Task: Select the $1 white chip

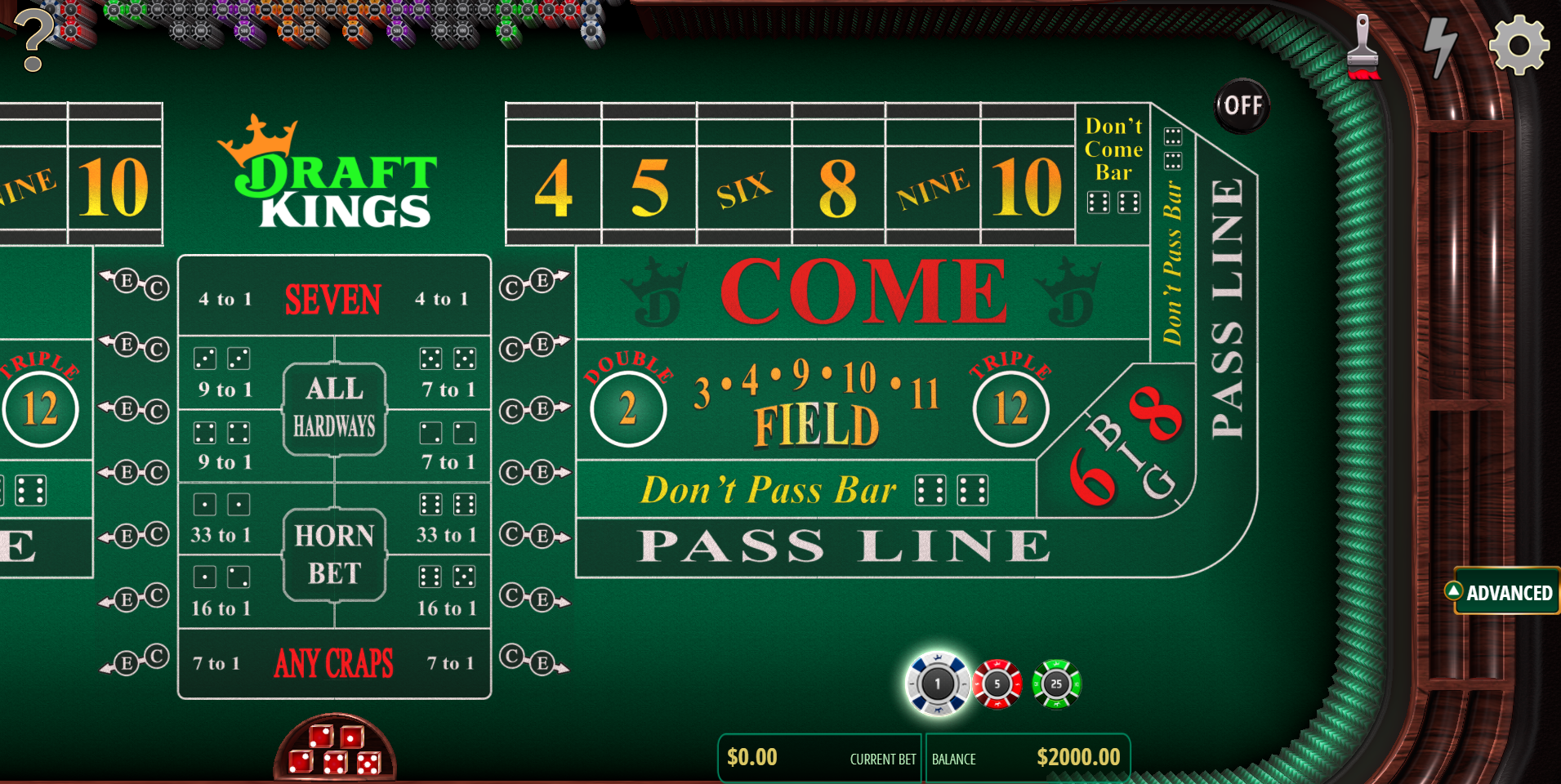Action: tap(936, 685)
